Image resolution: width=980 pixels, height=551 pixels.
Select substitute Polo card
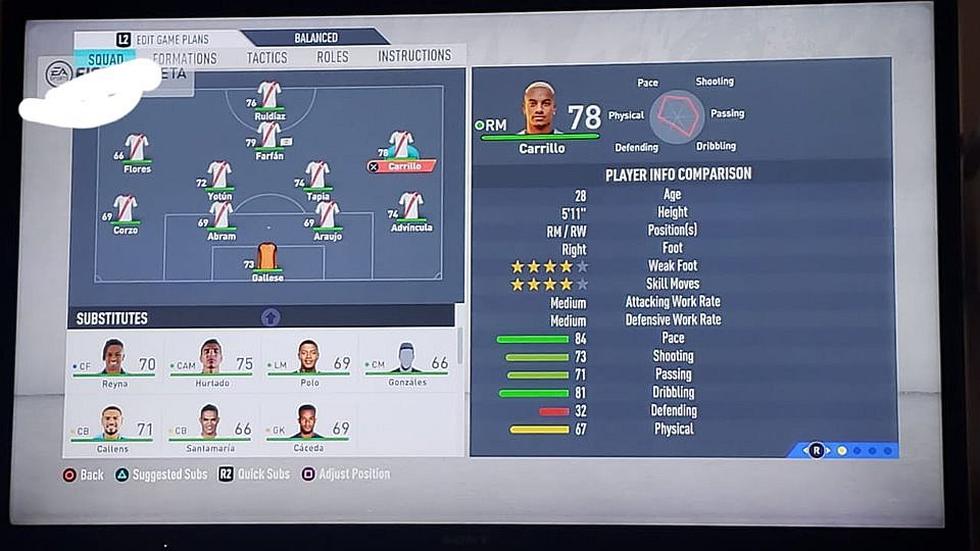pyautogui.click(x=308, y=363)
